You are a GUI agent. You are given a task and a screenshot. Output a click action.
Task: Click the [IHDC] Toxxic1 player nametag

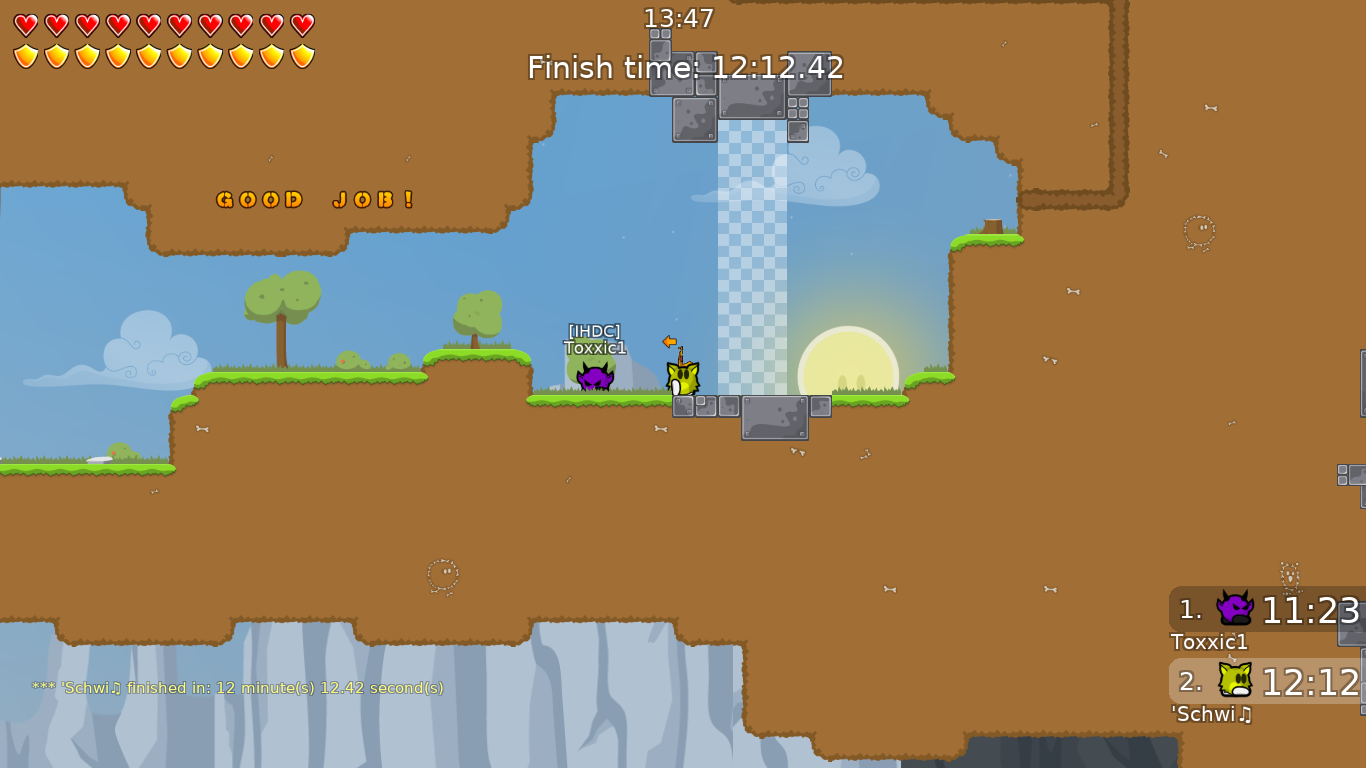pyautogui.click(x=593, y=339)
